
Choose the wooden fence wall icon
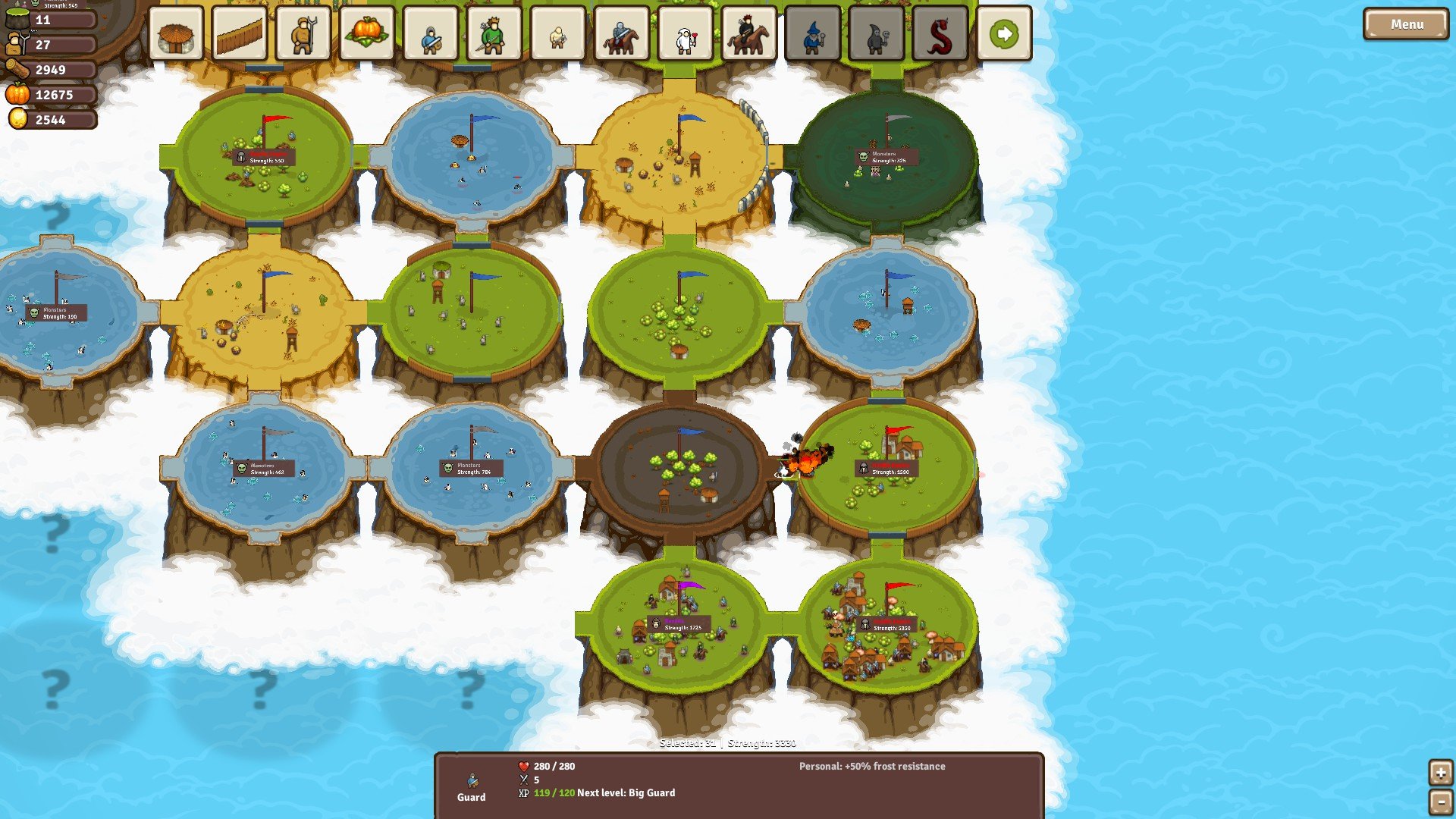coord(240,34)
